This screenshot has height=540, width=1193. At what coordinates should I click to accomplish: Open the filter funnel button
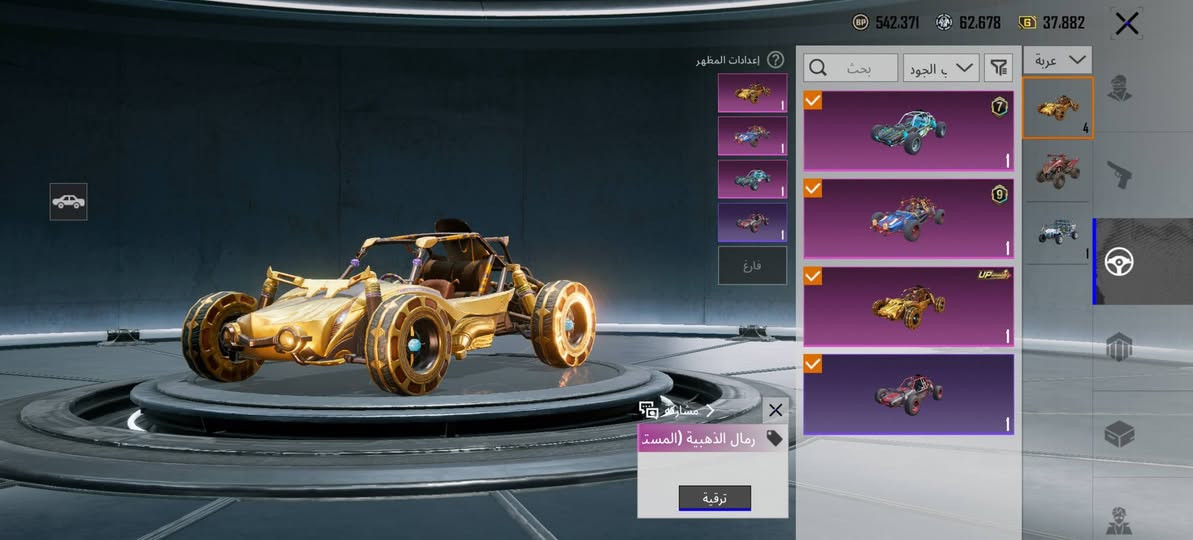tap(998, 68)
